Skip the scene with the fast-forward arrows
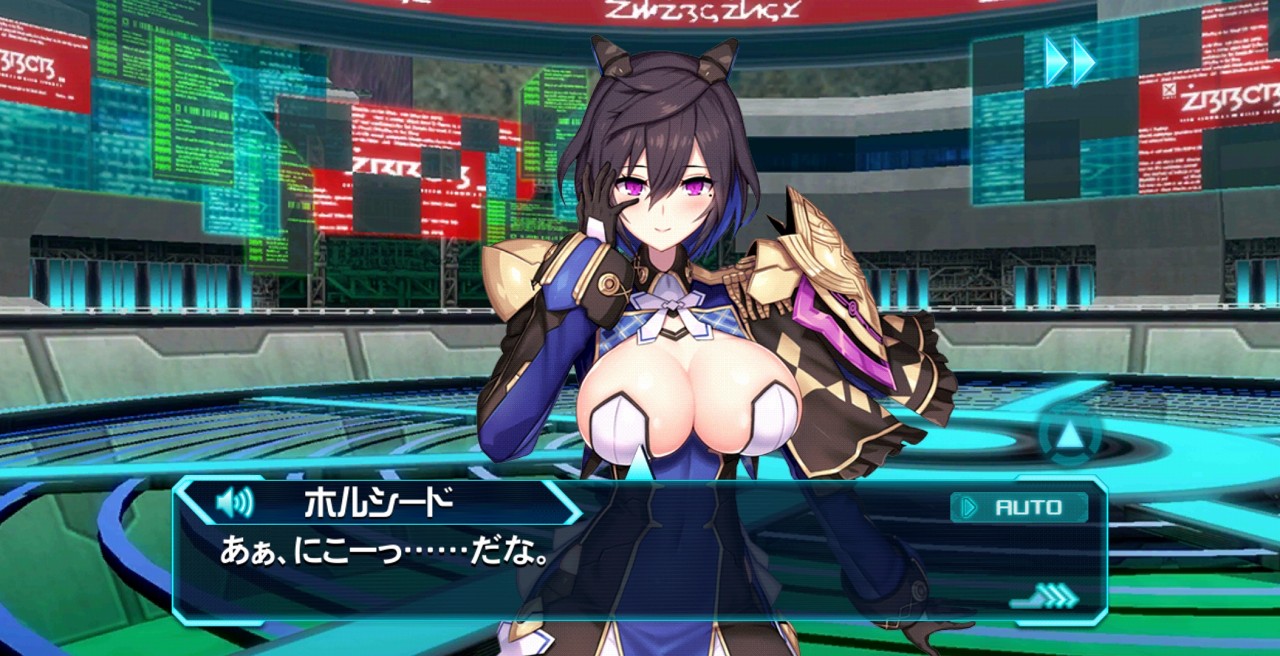The width and height of the screenshot is (1280, 656). coord(1069,61)
